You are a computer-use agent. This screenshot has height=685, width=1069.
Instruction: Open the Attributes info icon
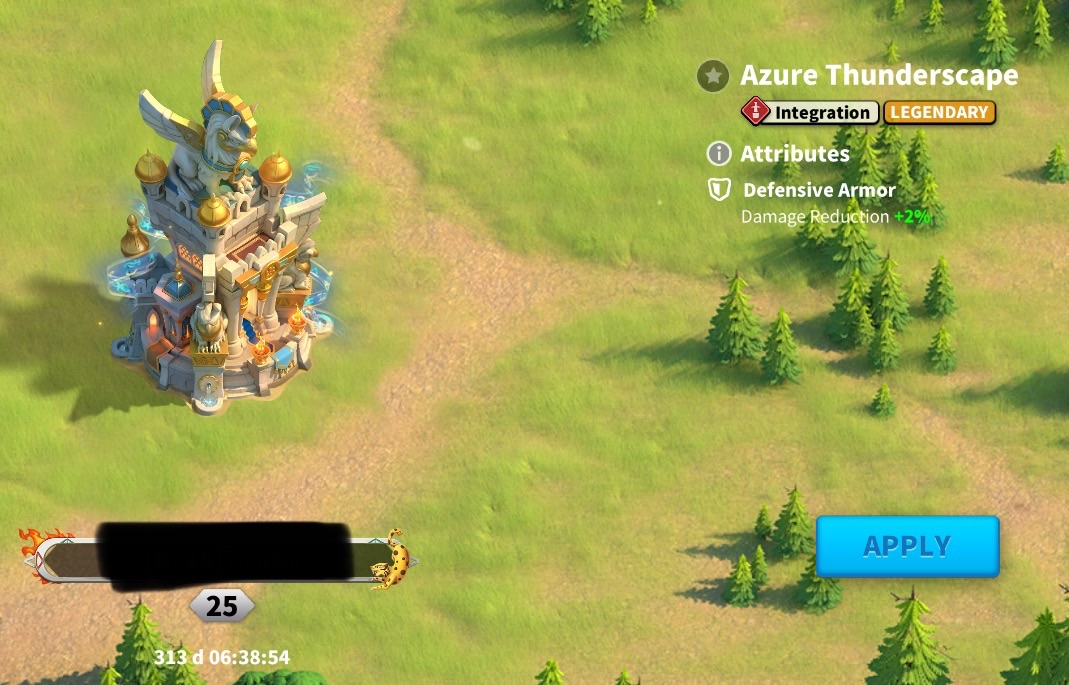tap(718, 154)
